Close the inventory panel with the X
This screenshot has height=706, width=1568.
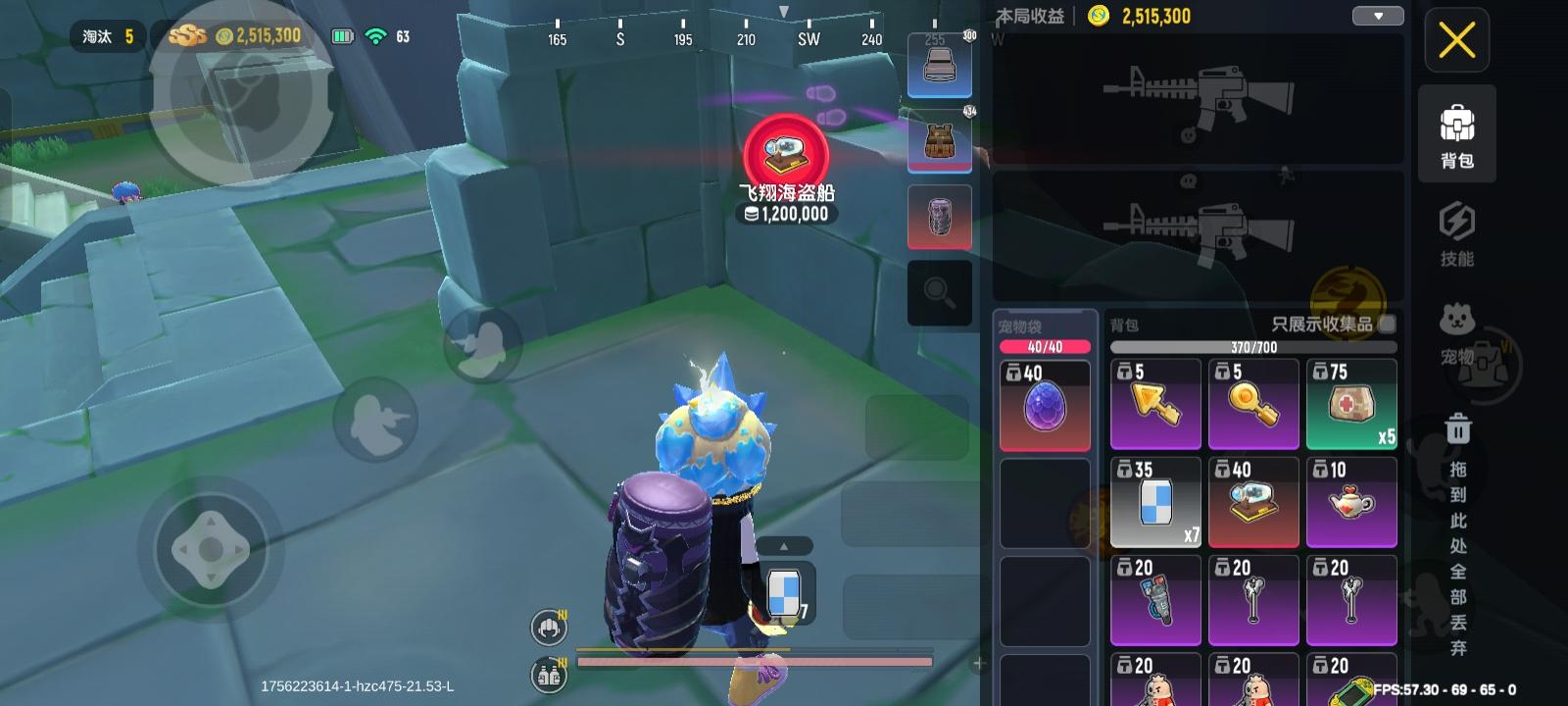tap(1457, 41)
